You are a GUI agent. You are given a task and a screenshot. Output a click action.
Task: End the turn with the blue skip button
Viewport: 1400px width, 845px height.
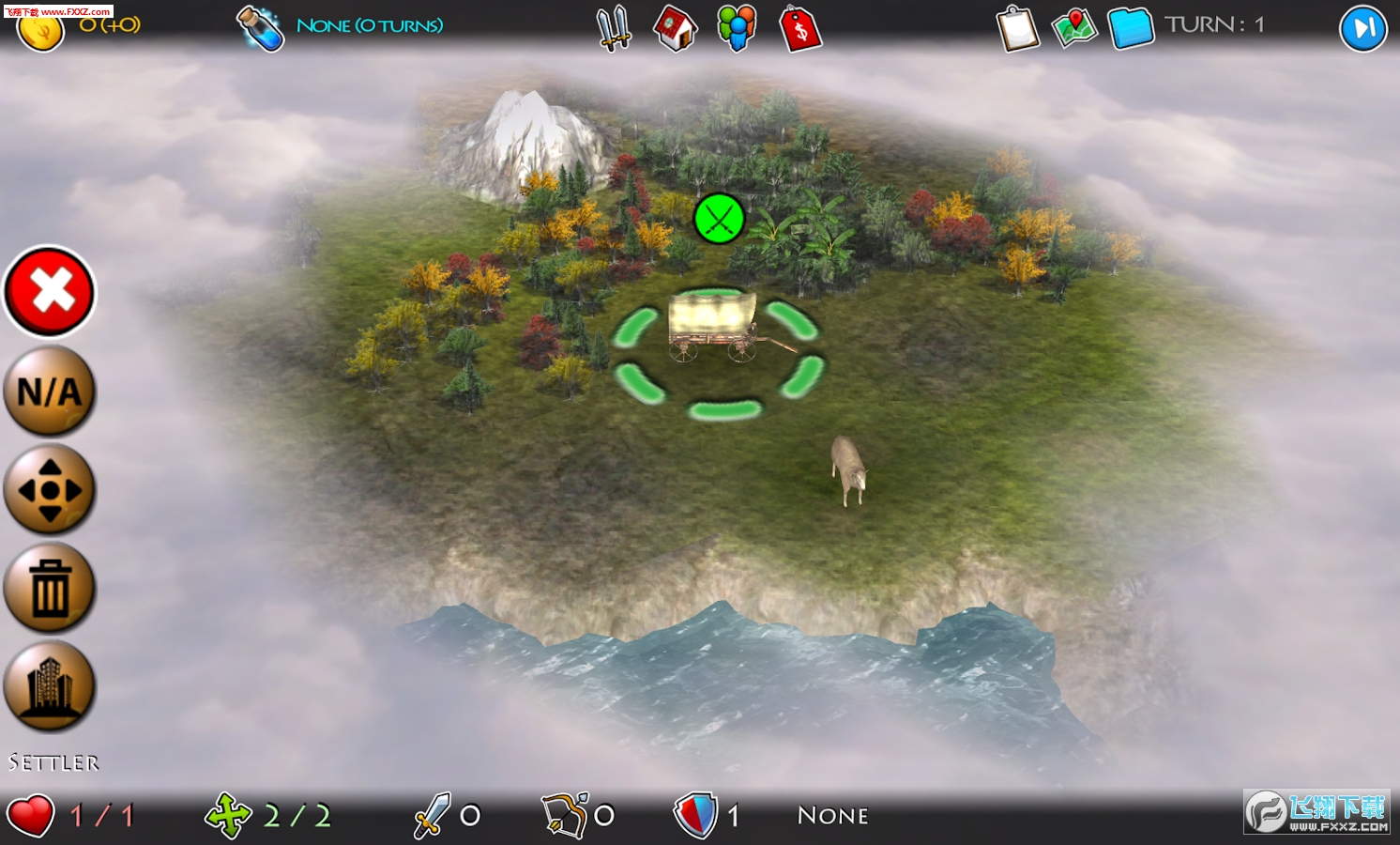pyautogui.click(x=1362, y=28)
